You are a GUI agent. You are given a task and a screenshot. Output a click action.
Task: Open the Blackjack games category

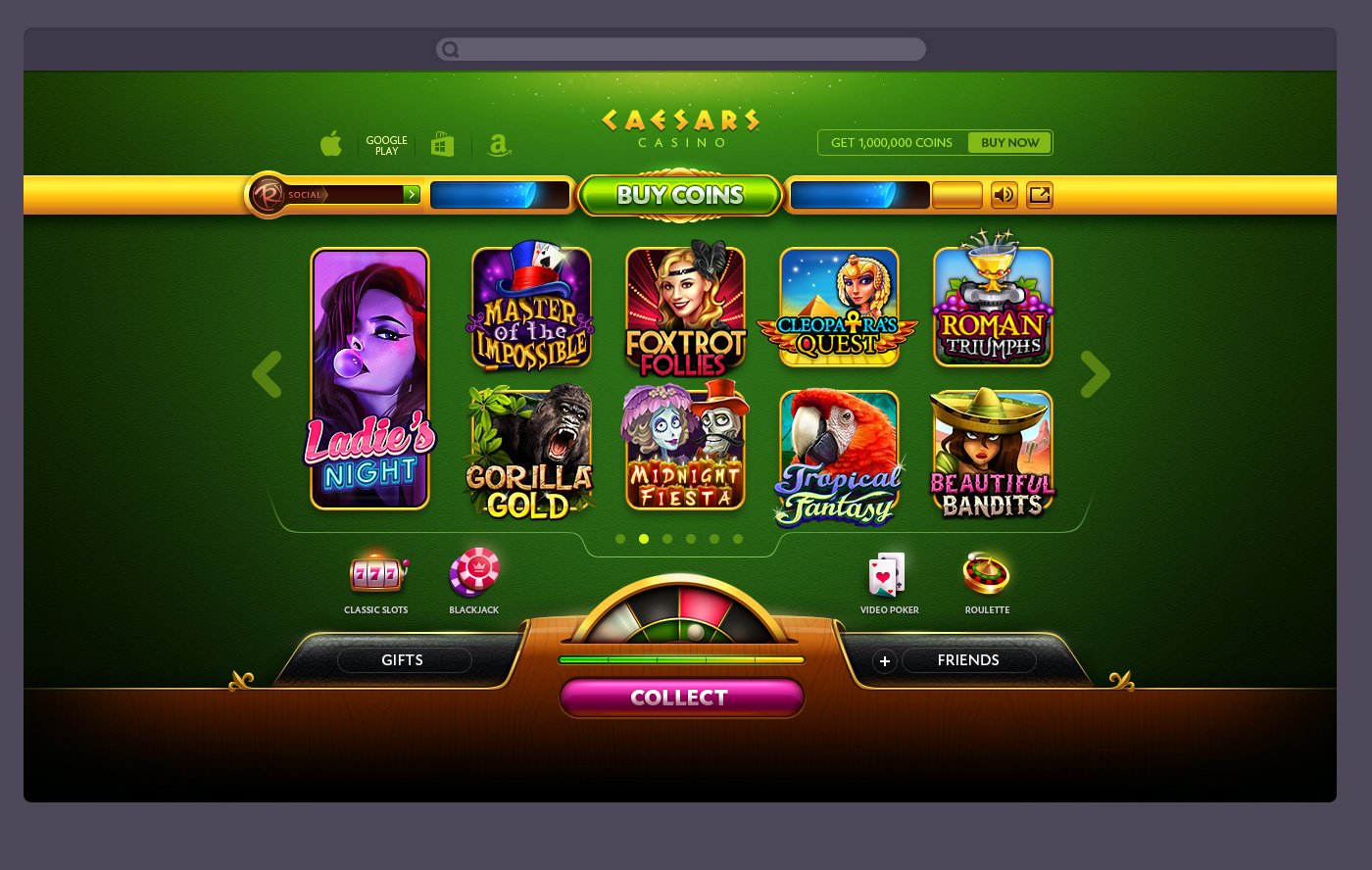coord(474,571)
